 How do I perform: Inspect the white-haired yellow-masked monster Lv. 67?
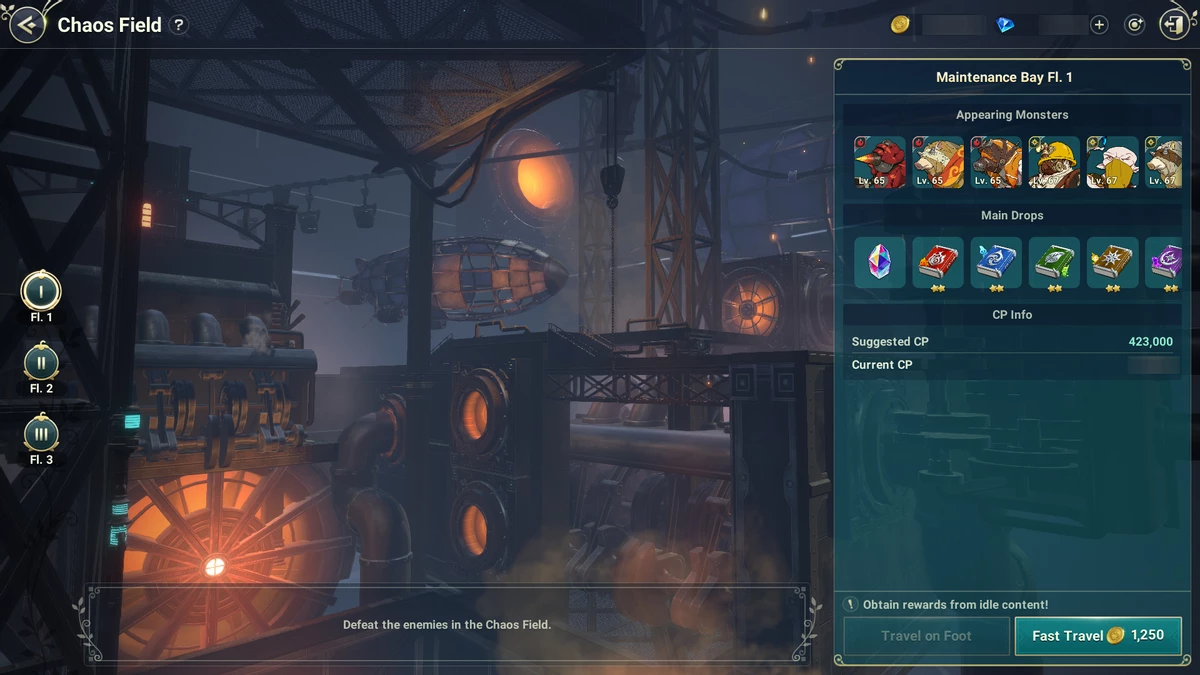pos(1112,162)
